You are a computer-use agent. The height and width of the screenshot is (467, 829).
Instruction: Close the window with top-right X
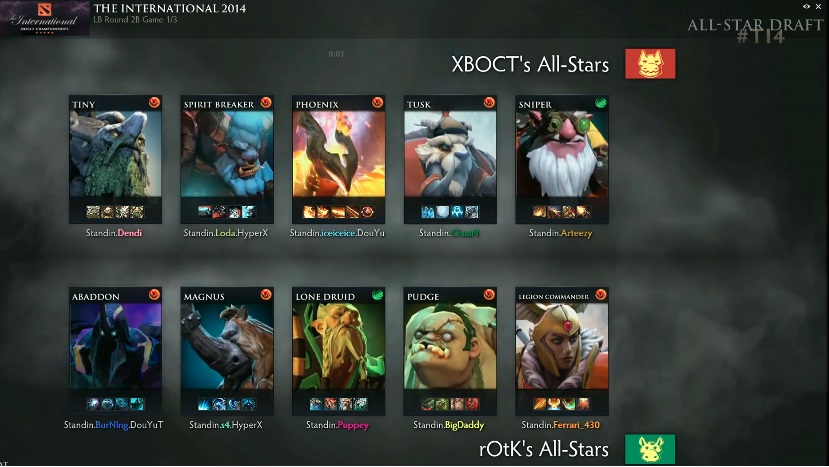[x=820, y=7]
